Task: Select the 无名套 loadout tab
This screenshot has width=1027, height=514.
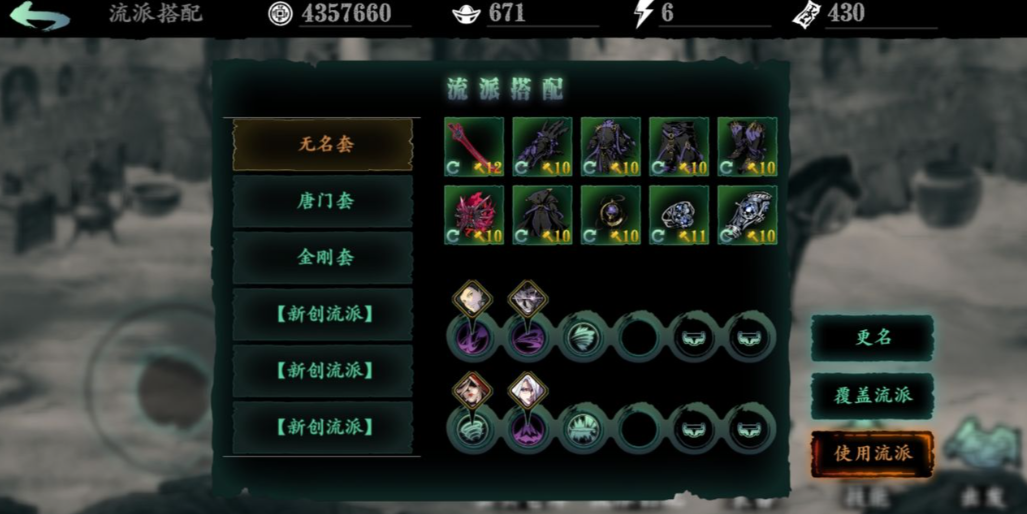Action: click(323, 145)
